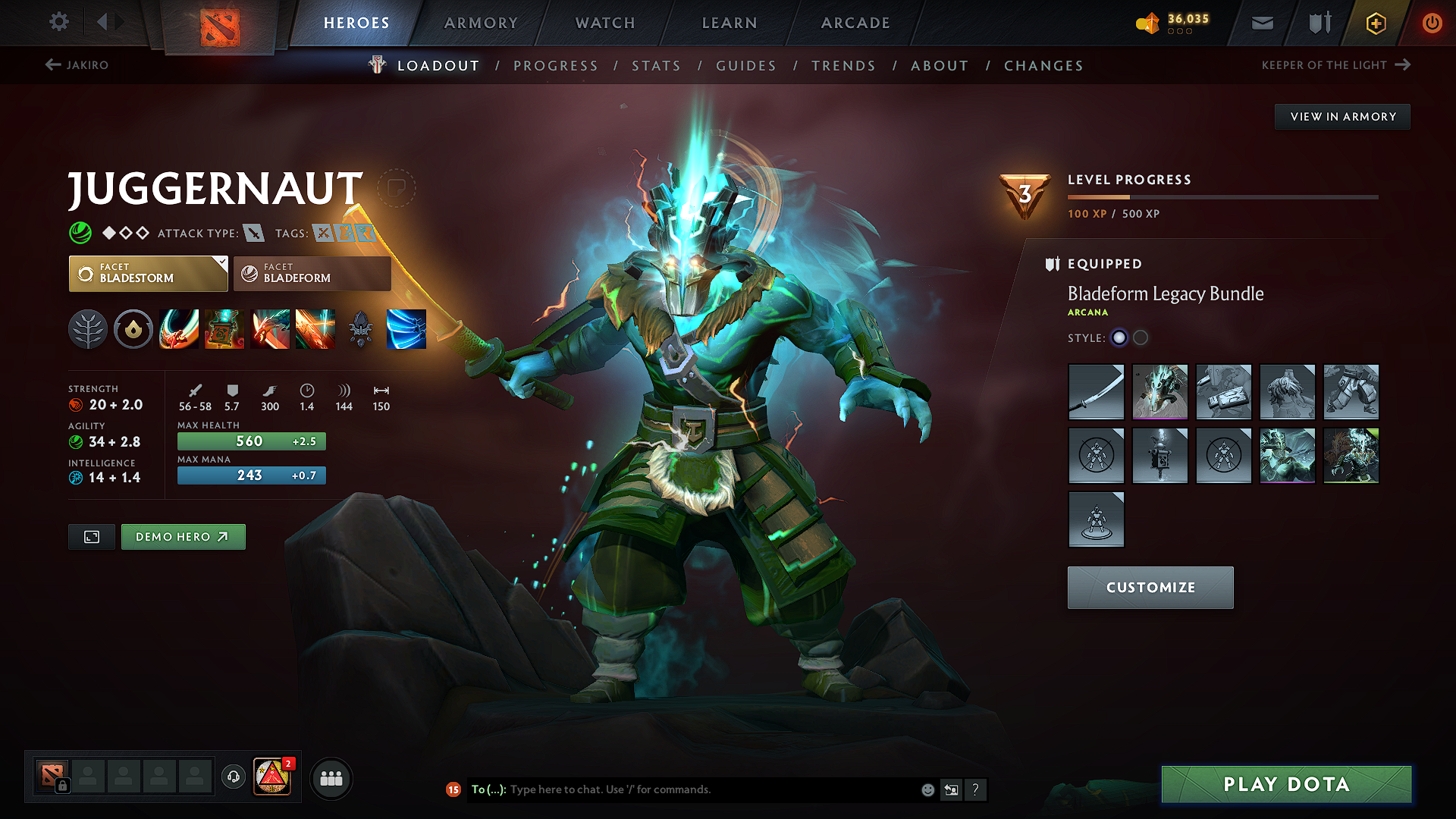Viewport: 1456px width, 819px height.
Task: Select the second style radio button
Action: pos(1141,338)
